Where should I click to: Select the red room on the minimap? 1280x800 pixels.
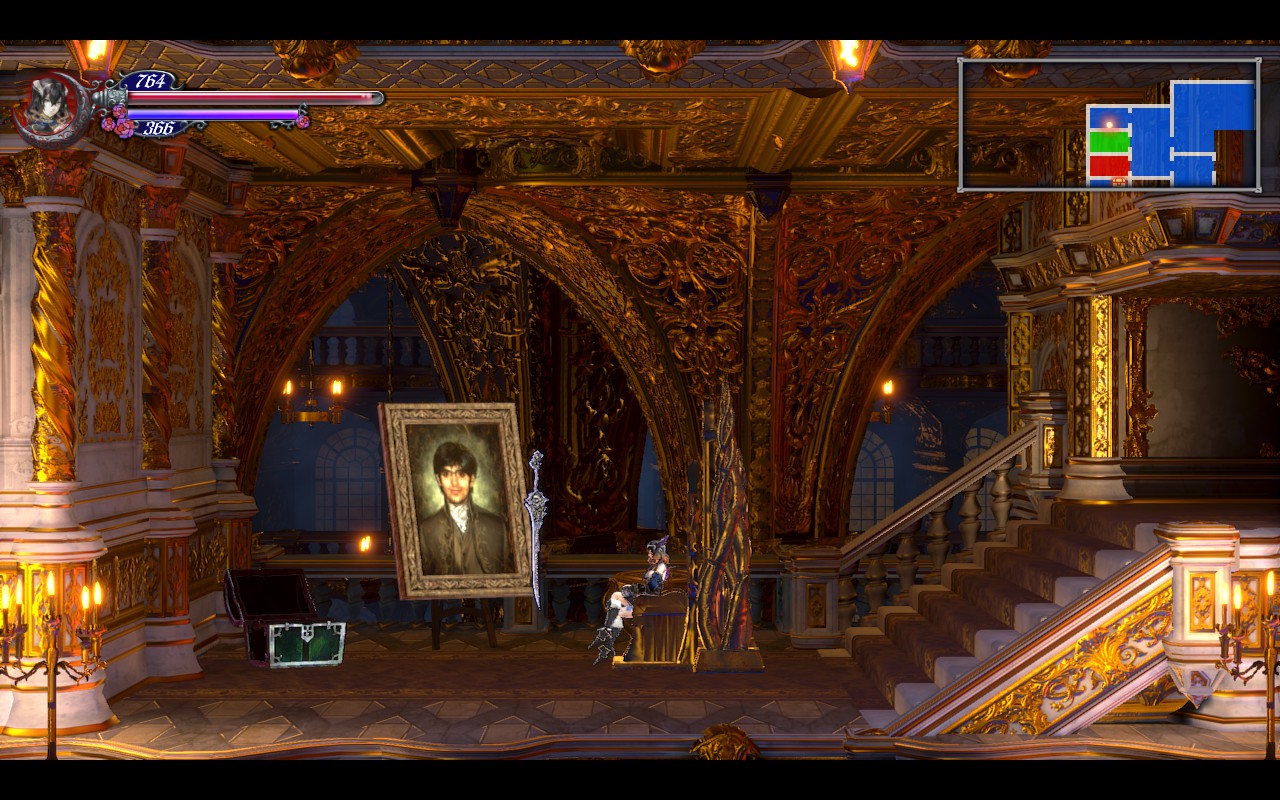click(x=1109, y=165)
